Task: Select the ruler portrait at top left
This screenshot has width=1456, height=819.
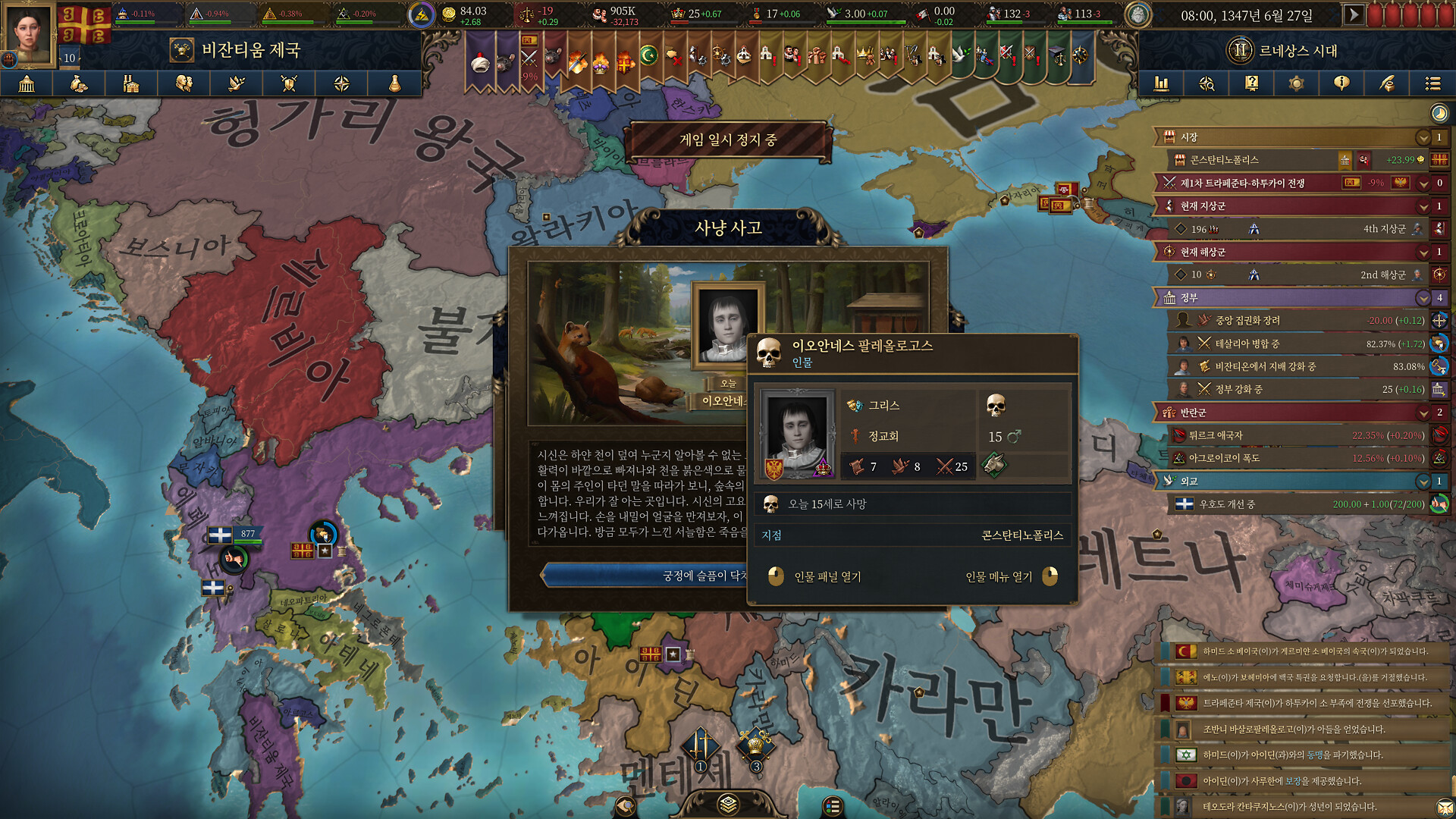Action: tap(30, 33)
